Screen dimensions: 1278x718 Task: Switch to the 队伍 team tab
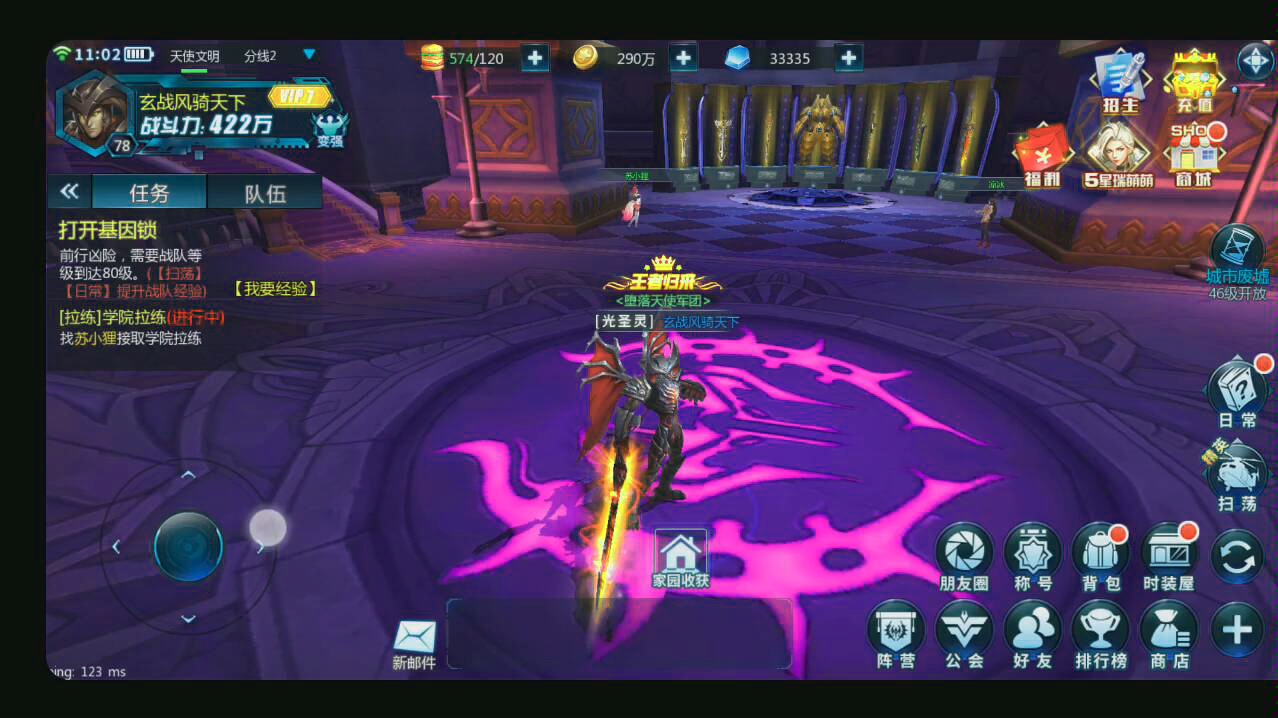point(265,193)
